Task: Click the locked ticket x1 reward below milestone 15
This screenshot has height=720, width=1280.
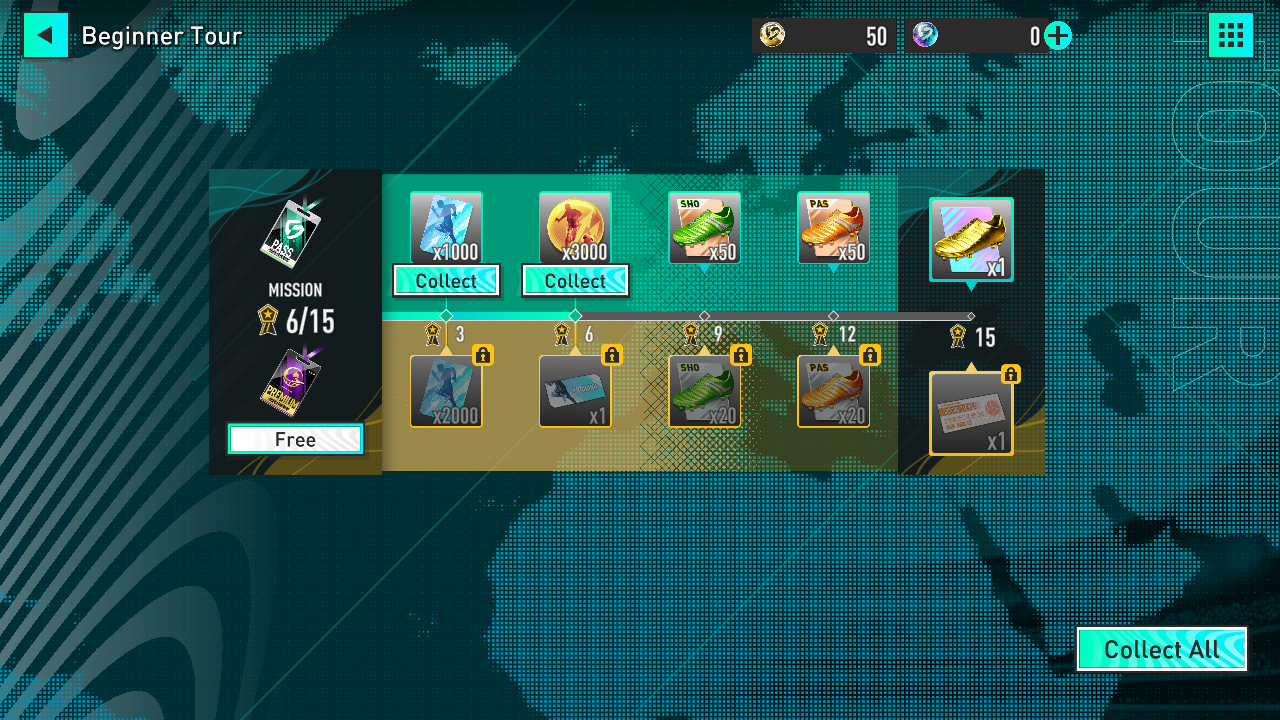Action: (x=971, y=410)
